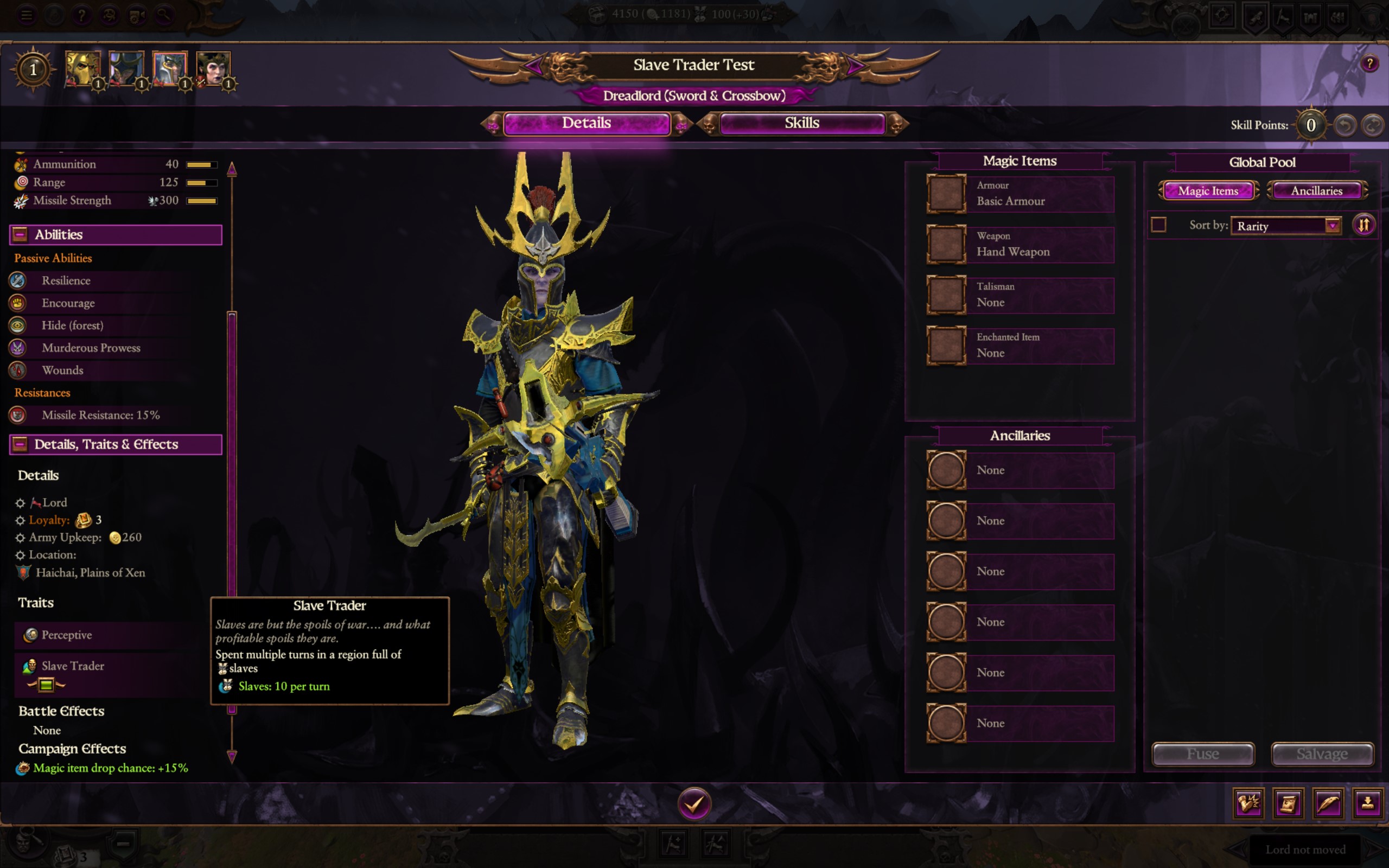The image size is (1389, 868).
Task: Collapse the Abilities section
Action: click(21, 234)
